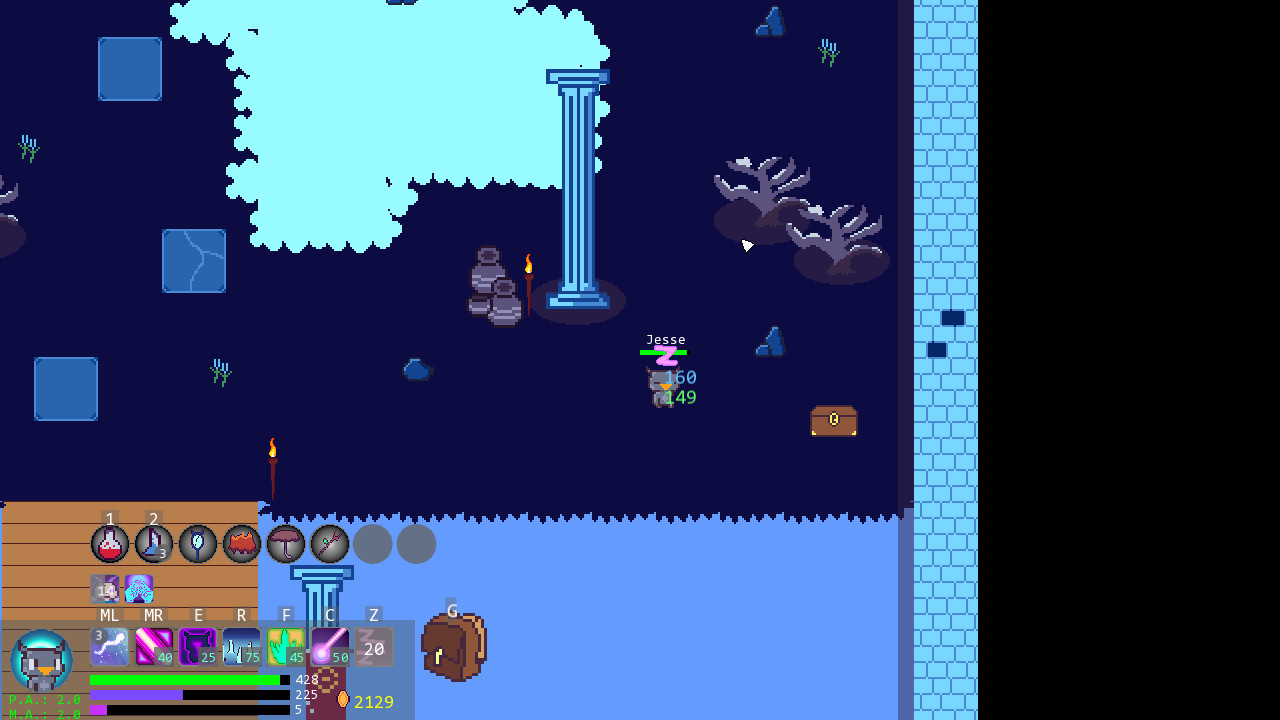Cast the C glowing orb spell
Viewport: 1280px width, 720px height.
tap(330, 648)
